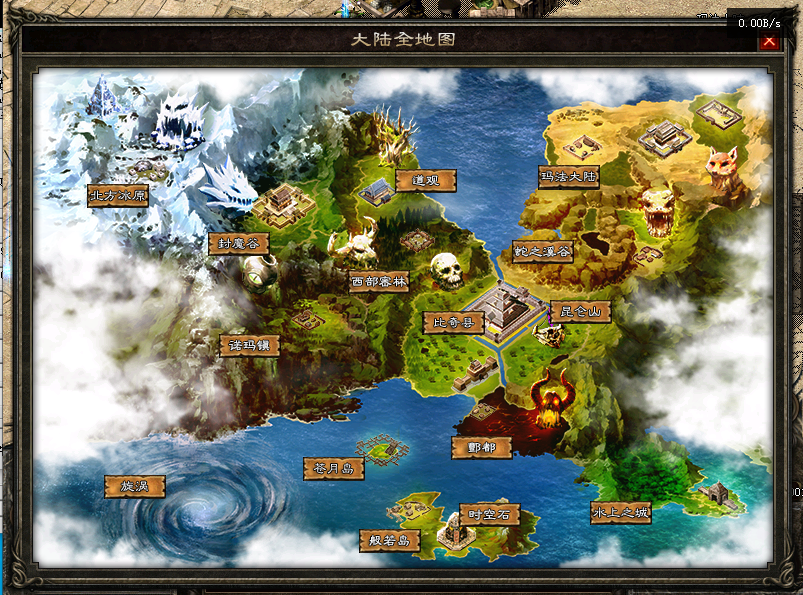
Task: Click the 玛法大陆 location label
Action: [568, 178]
